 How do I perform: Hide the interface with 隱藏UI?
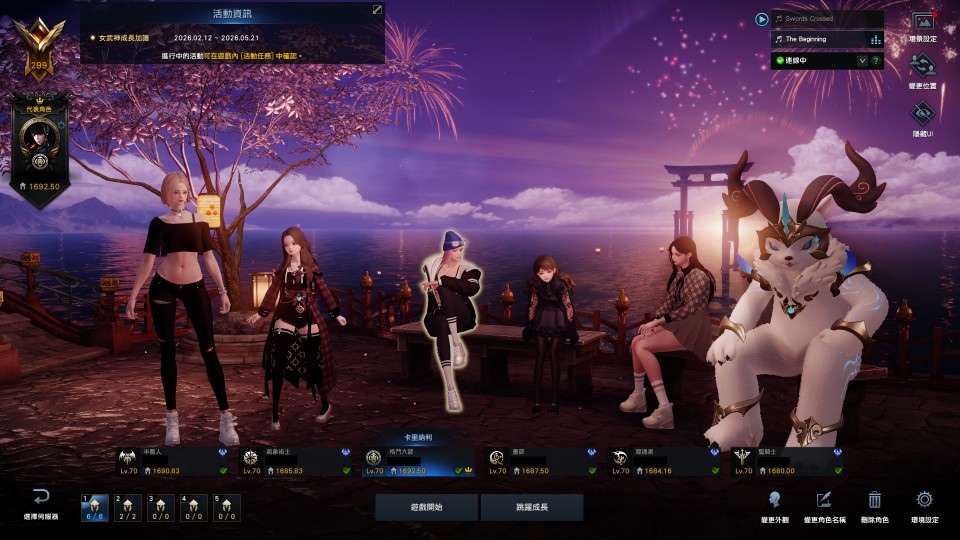(x=923, y=118)
